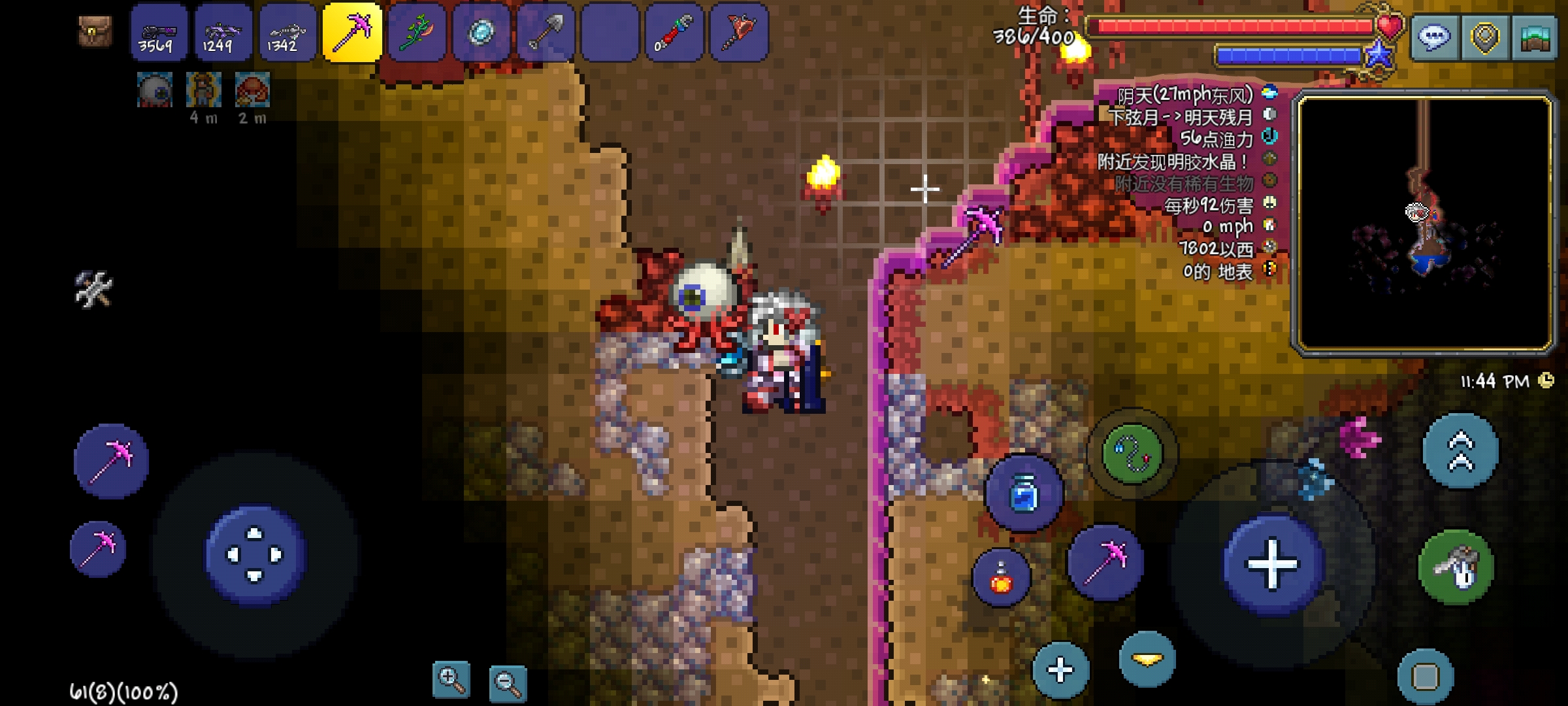1568x706 pixels.
Task: Summon the bunny mount via green button
Action: click(1456, 567)
